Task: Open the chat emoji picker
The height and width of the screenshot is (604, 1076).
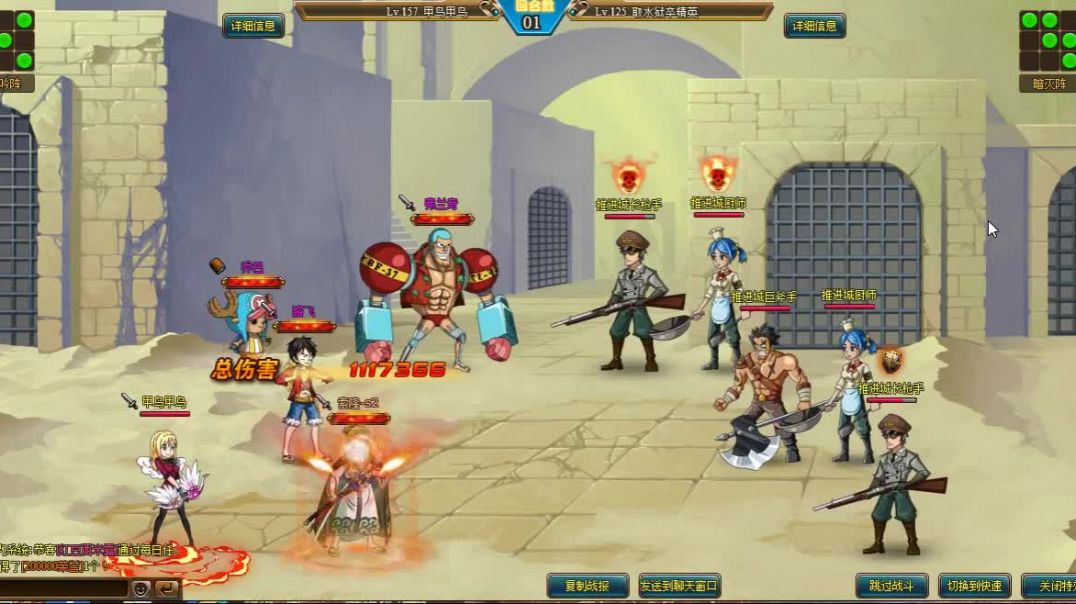Action: point(142,589)
